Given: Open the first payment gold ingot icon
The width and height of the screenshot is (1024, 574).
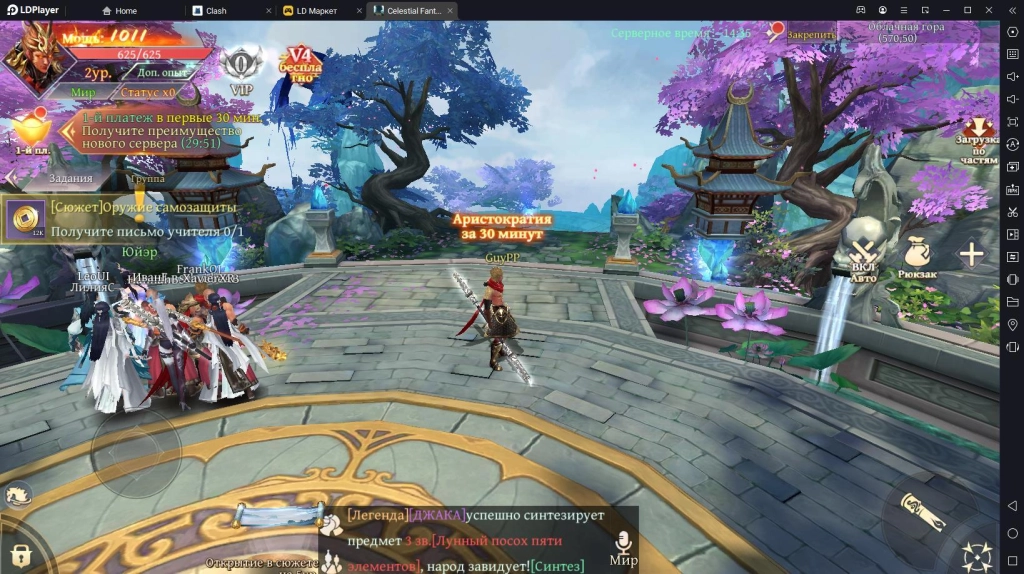Looking at the screenshot, I should coord(28,131).
